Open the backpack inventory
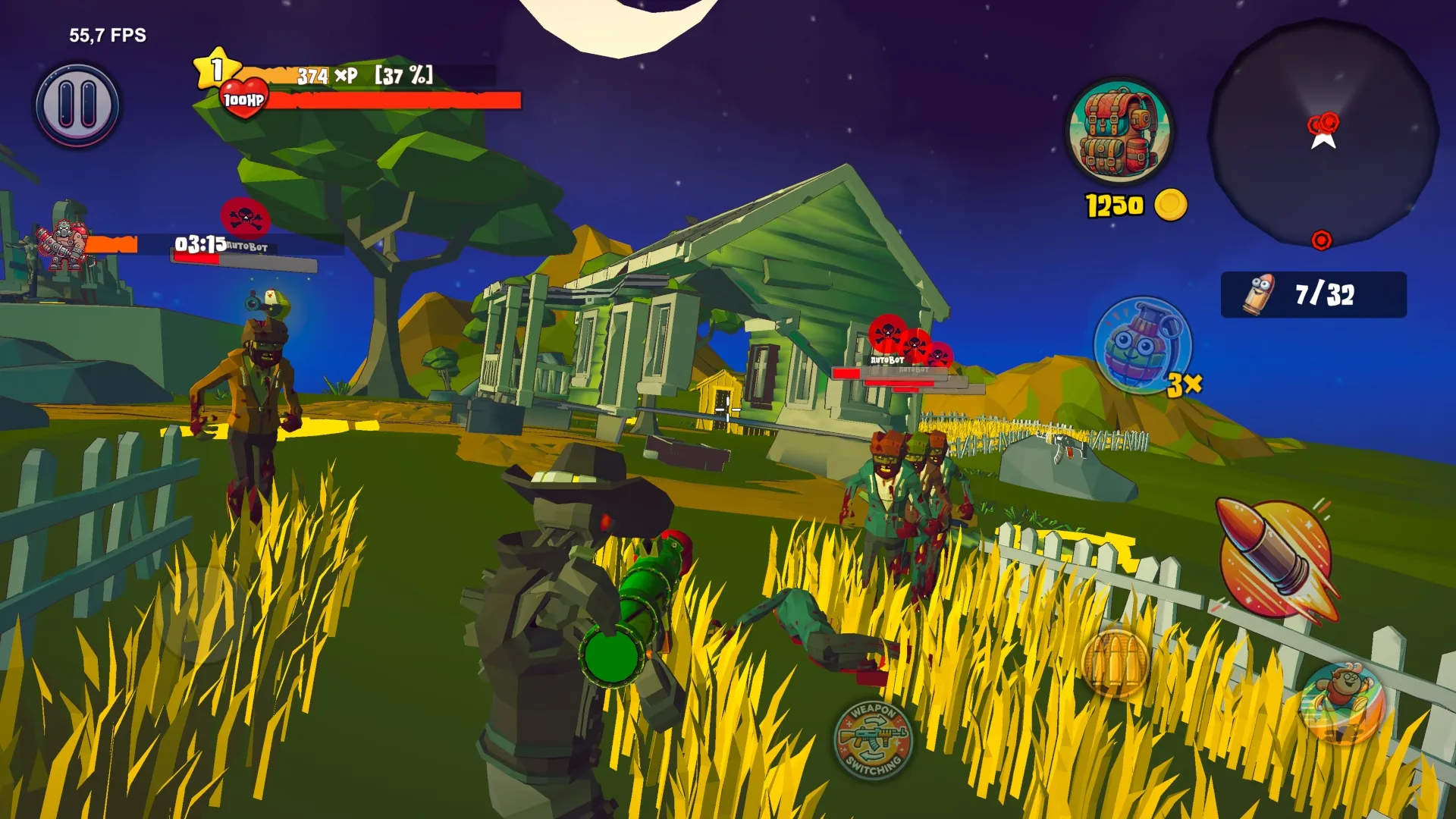 click(1119, 131)
